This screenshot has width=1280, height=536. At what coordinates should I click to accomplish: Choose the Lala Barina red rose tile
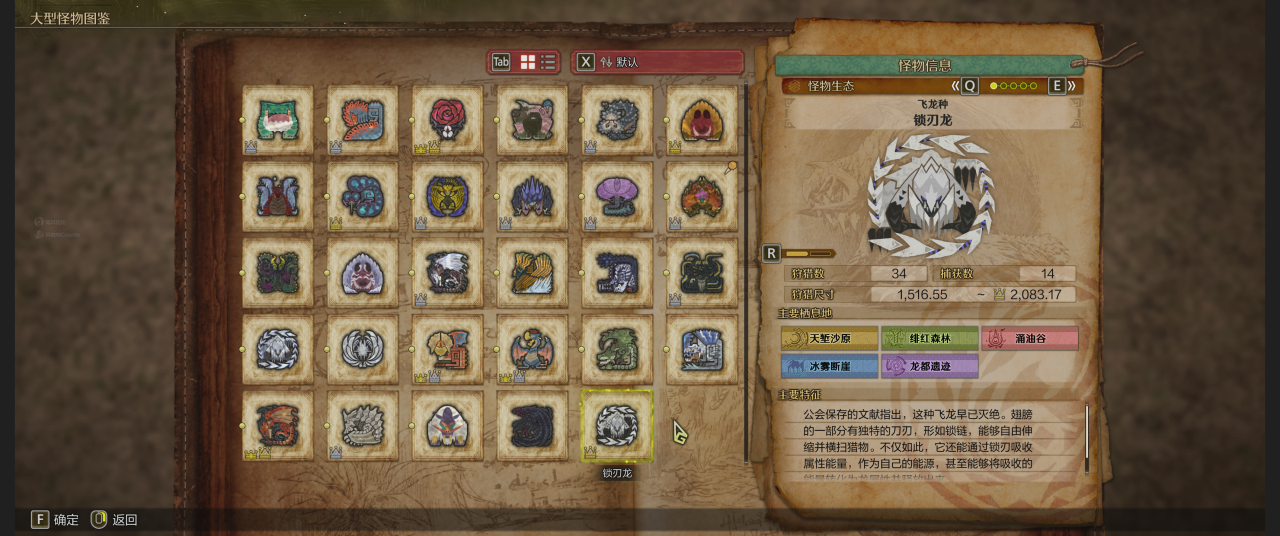click(x=448, y=120)
